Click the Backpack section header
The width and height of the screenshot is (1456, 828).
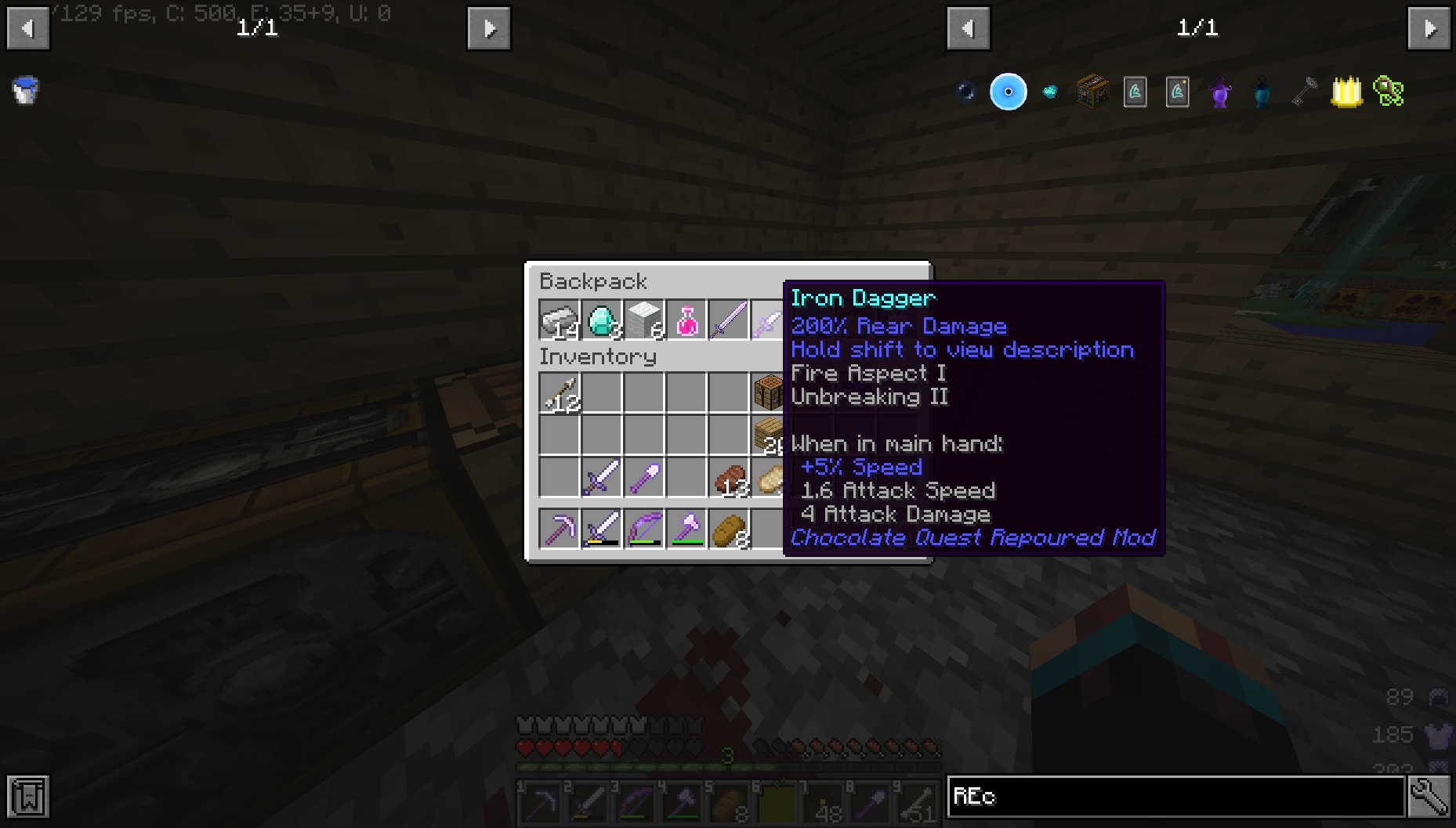[x=593, y=281]
